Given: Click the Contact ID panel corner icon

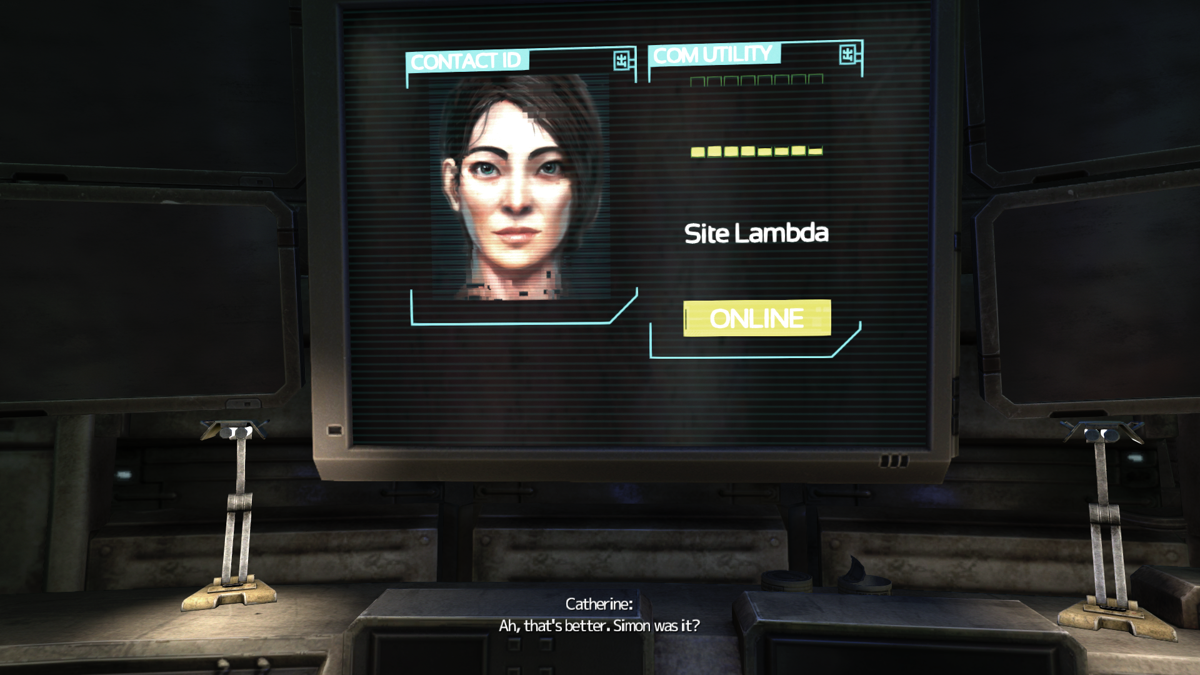Looking at the screenshot, I should tap(622, 61).
